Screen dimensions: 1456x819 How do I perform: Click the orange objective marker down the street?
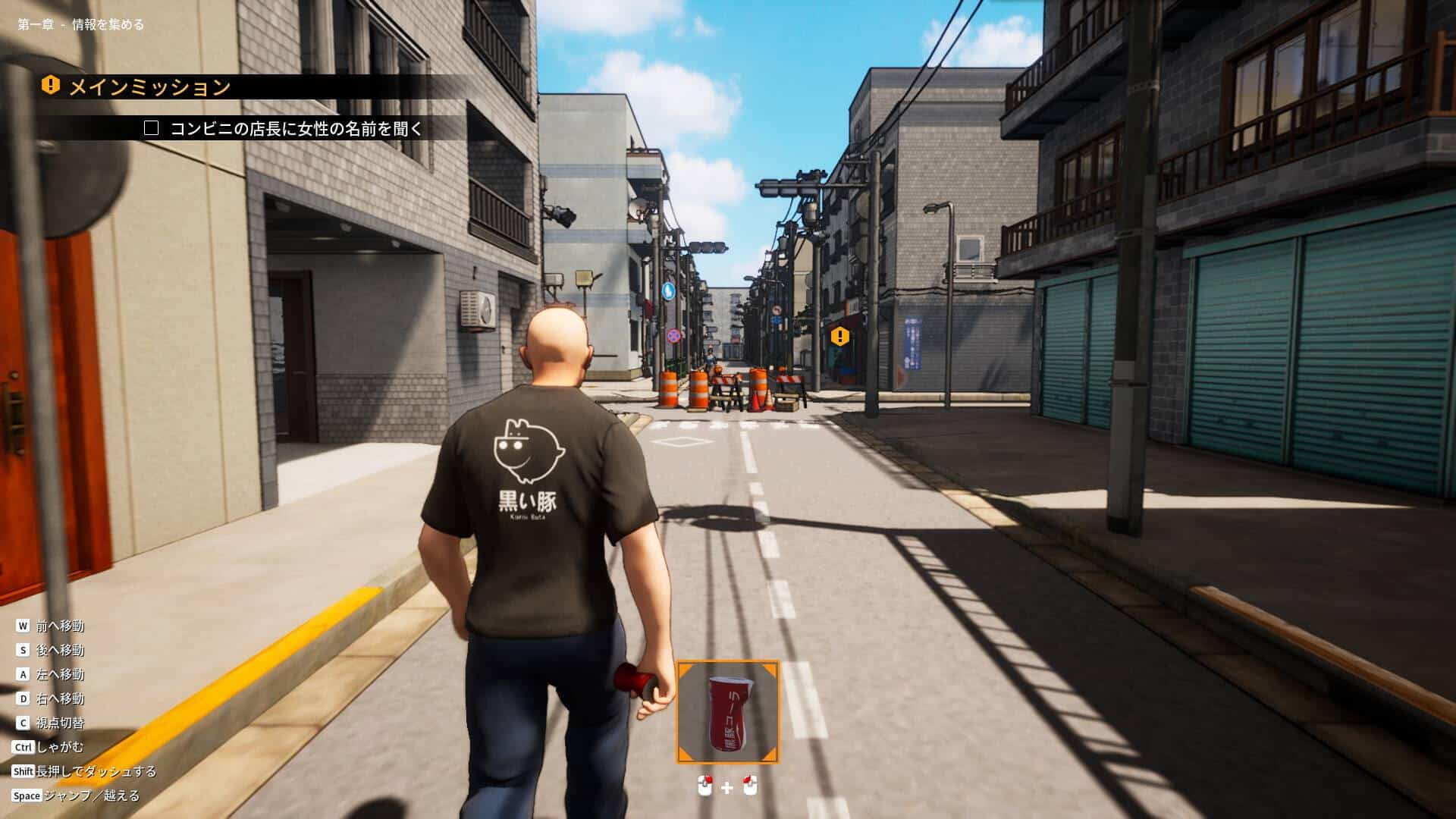(839, 335)
